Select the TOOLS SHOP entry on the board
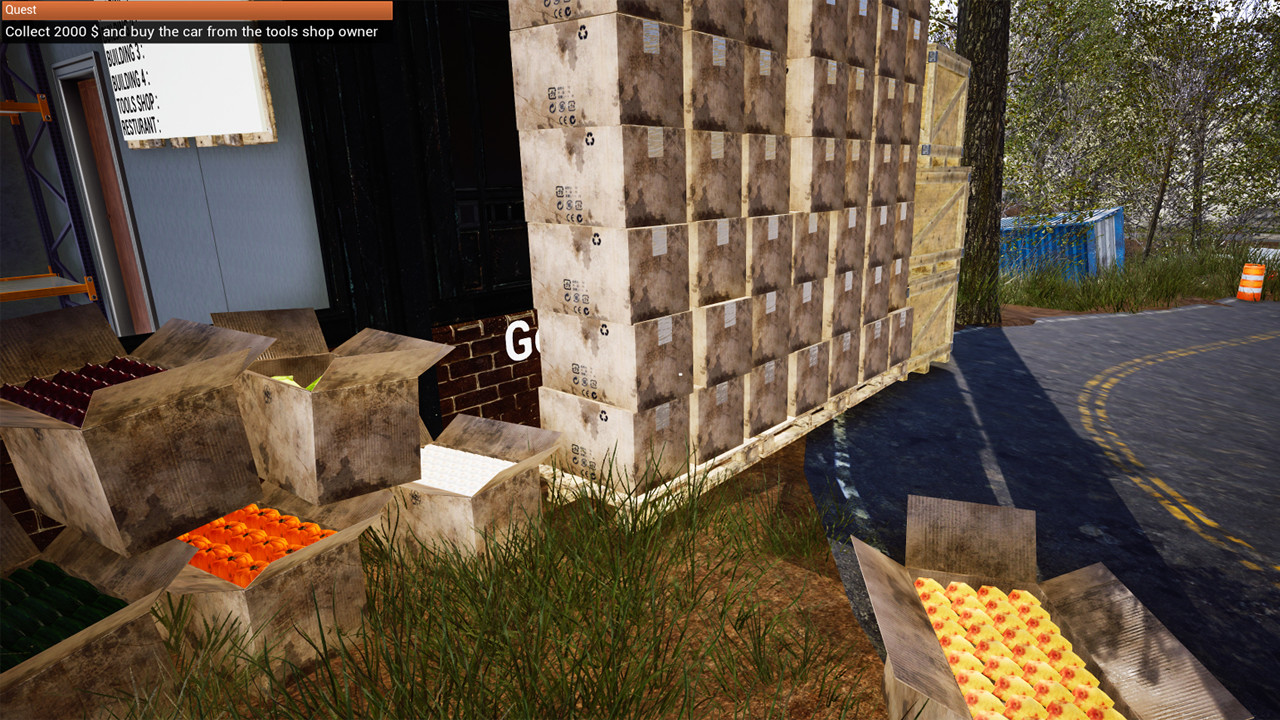Screen dimensions: 1280x720 tap(136, 105)
